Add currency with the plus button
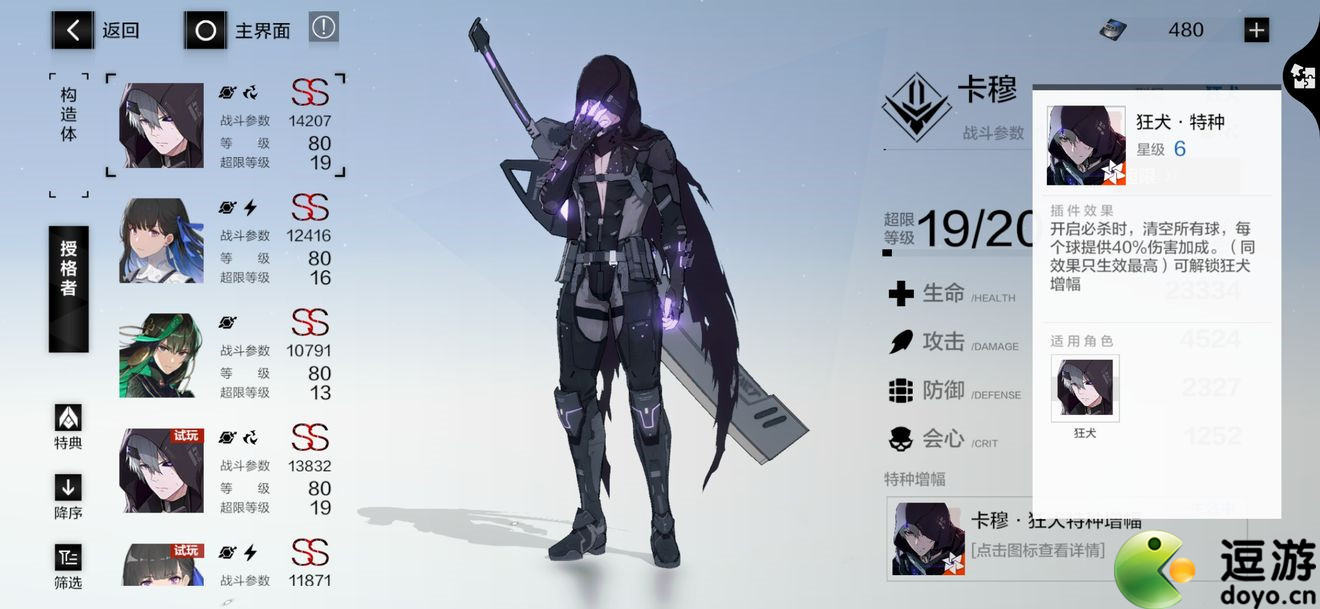The width and height of the screenshot is (1320, 609). 1256,30
